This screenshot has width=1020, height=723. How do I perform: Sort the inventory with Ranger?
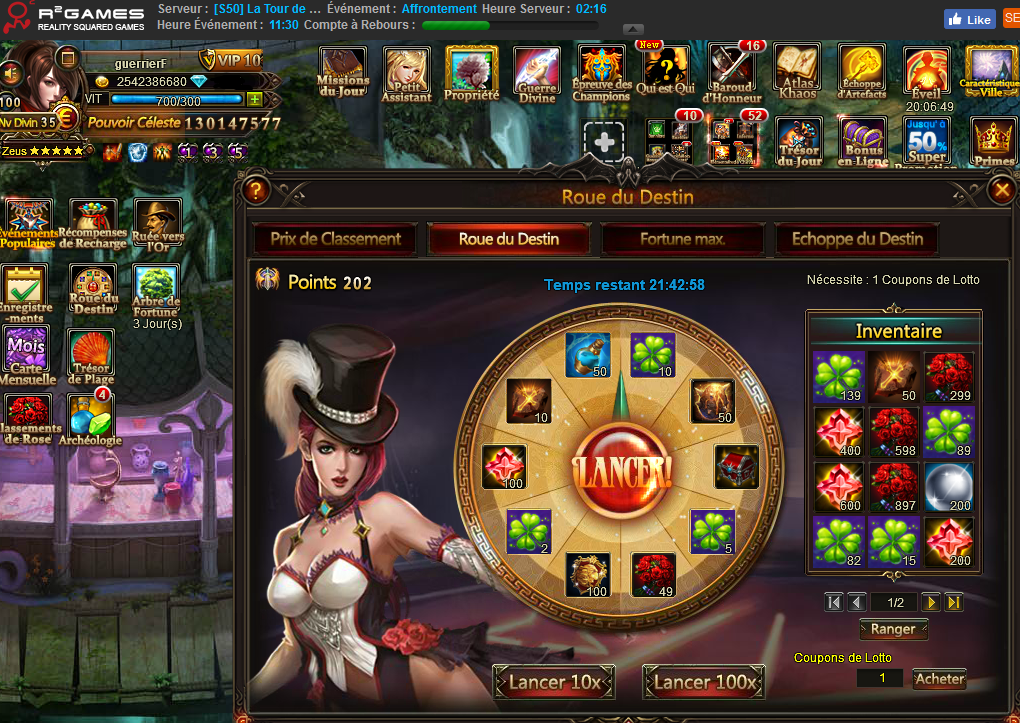pos(893,629)
